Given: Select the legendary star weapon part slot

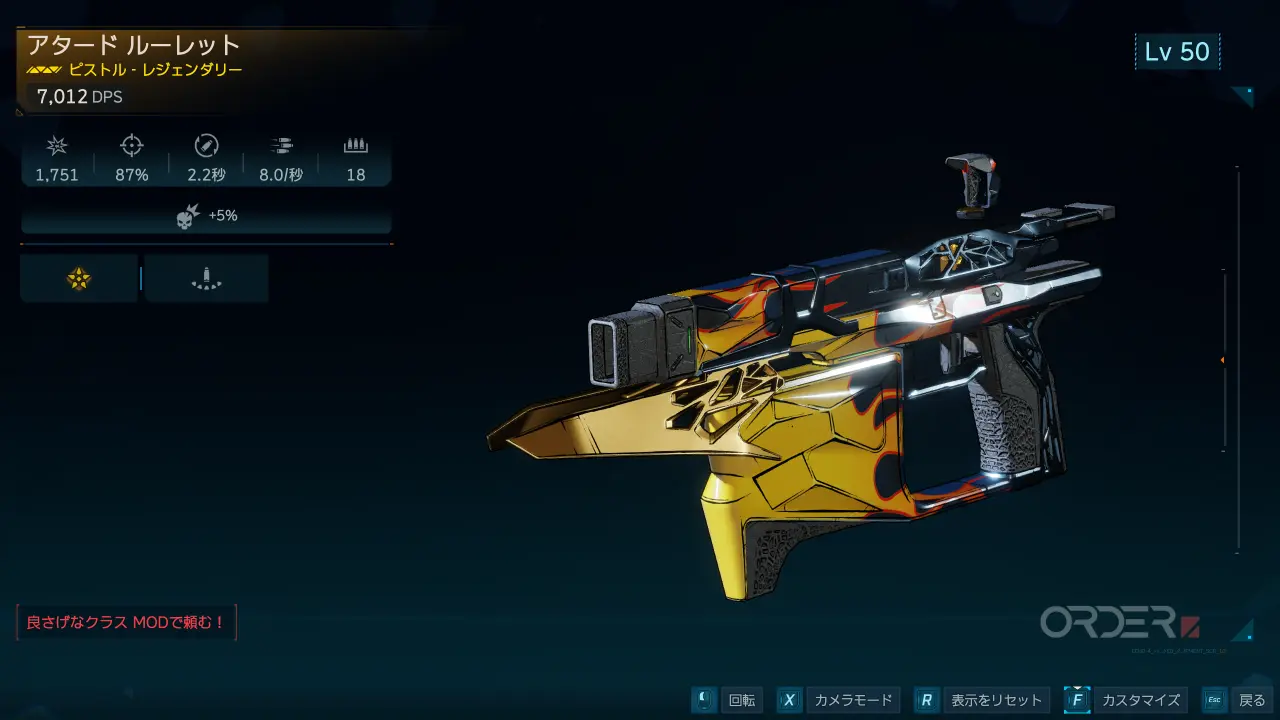Looking at the screenshot, I should pyautogui.click(x=78, y=279).
